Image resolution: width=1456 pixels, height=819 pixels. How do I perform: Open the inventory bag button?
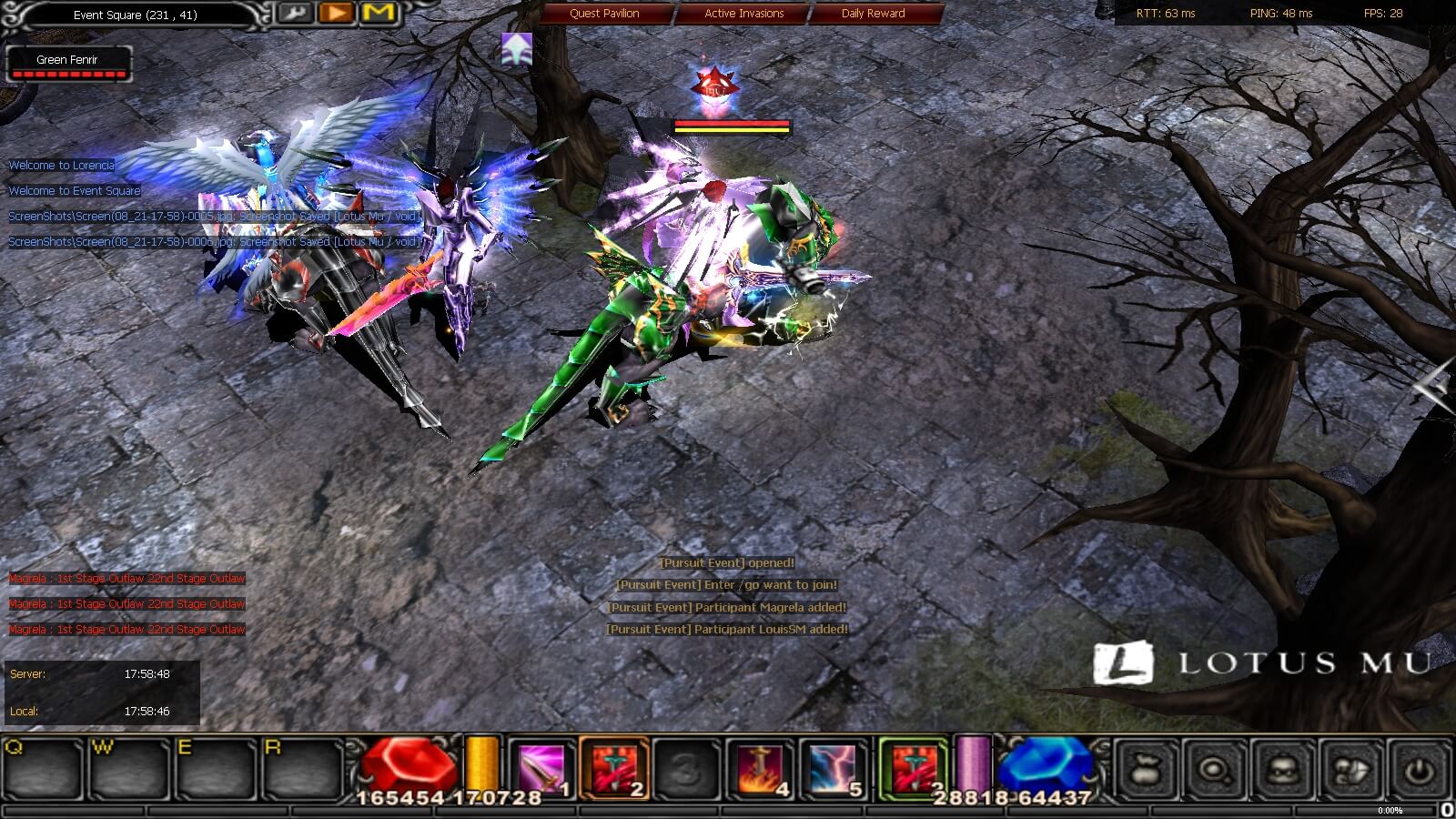pos(1147,771)
